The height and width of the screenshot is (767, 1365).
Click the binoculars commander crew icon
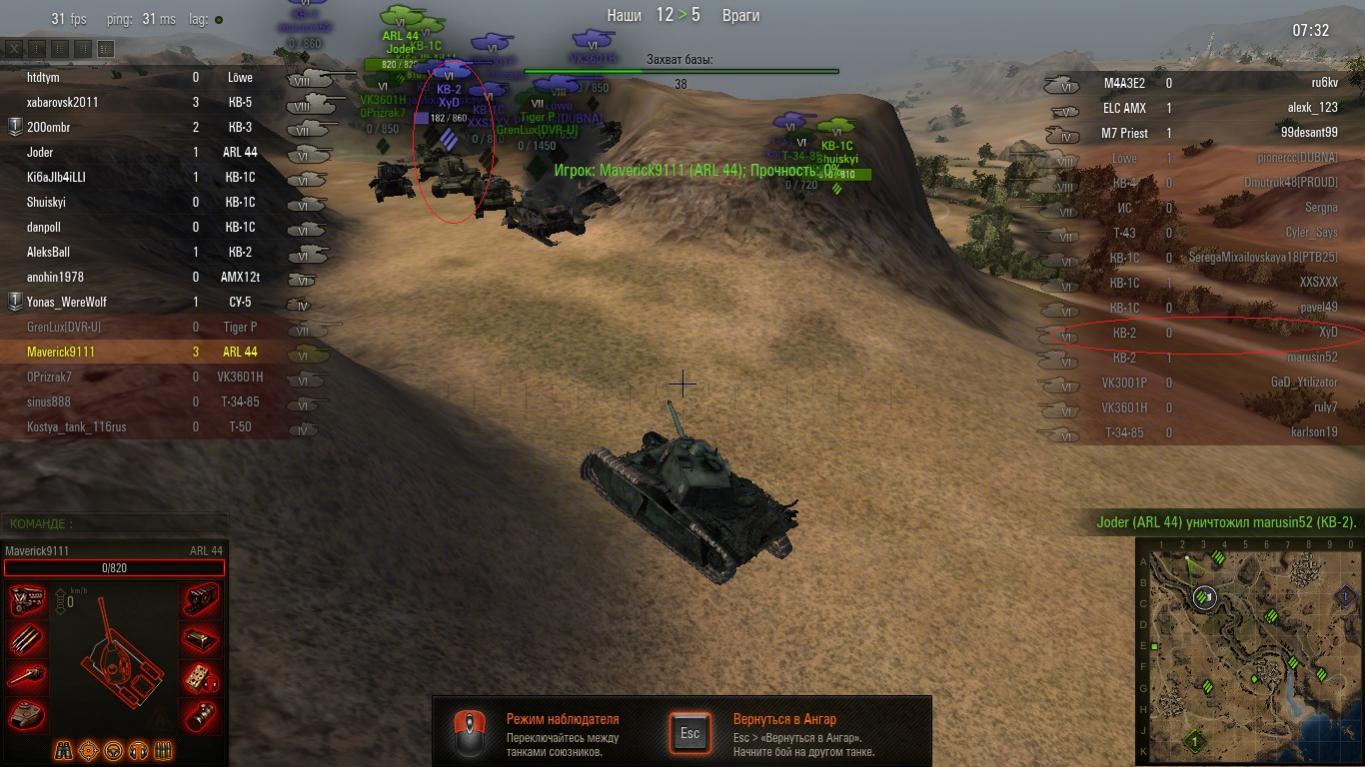(x=64, y=750)
